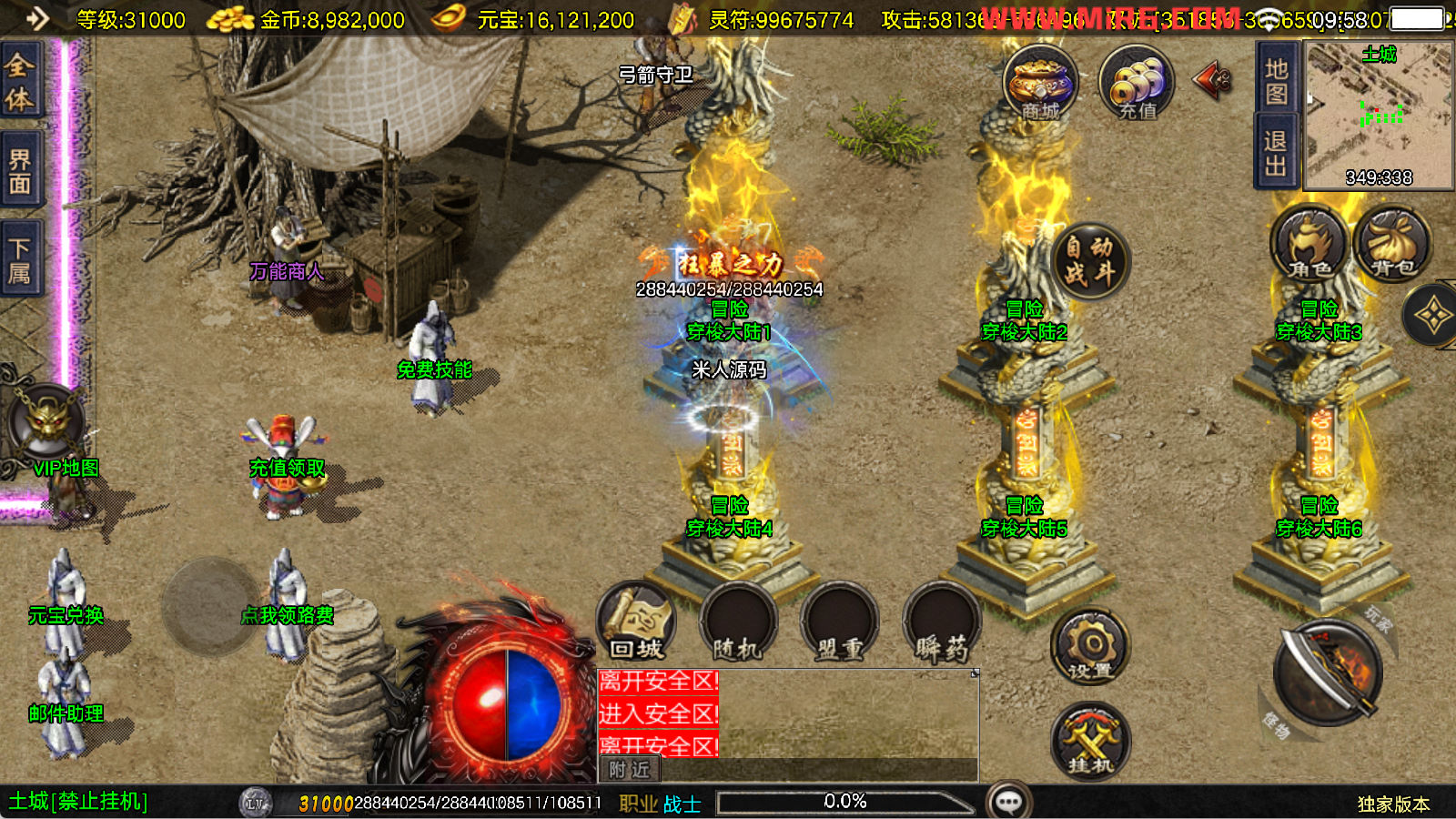Start 挂机 idle mode
The width and height of the screenshot is (1456, 819).
point(1090,741)
